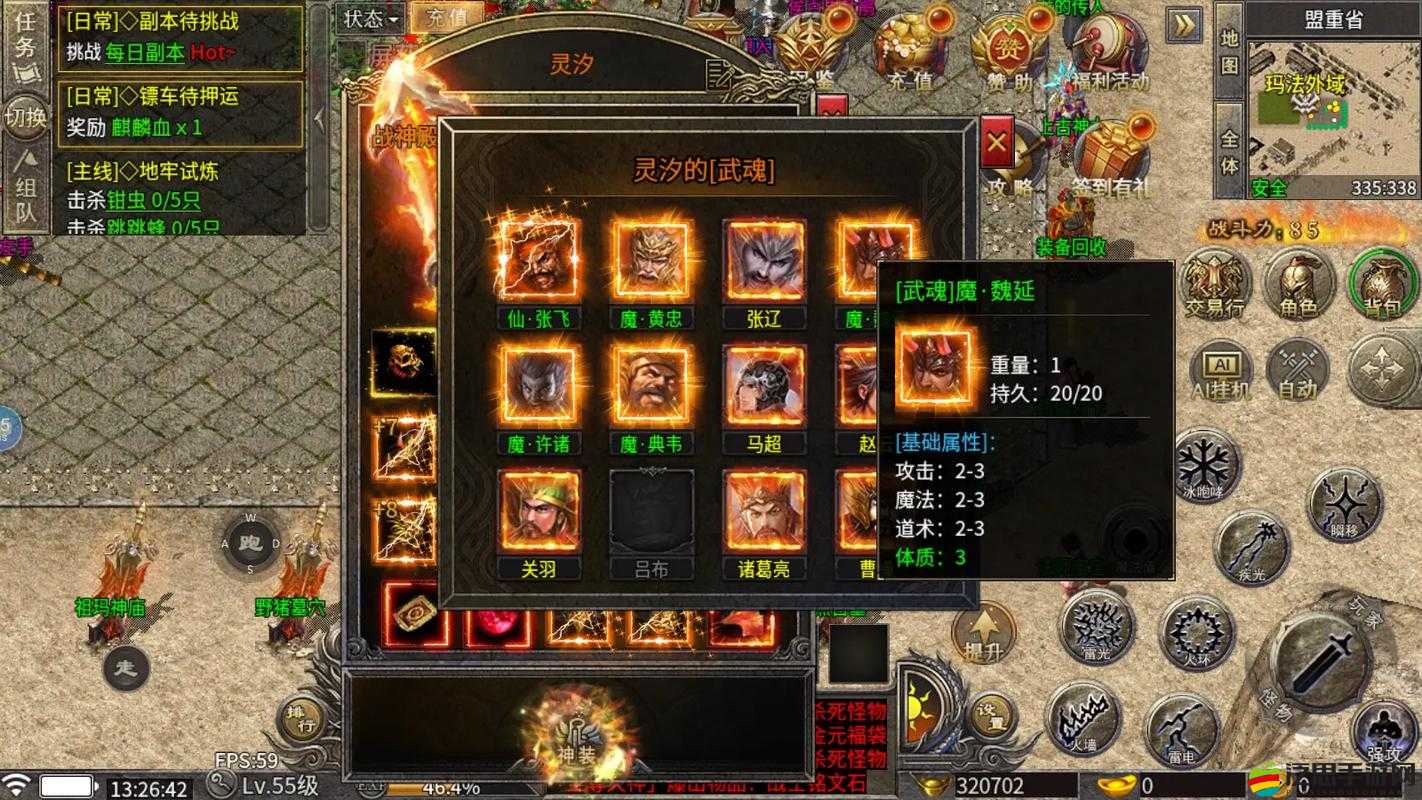Open the 背包 backpack icon
This screenshot has width=1422, height=800.
click(1382, 285)
